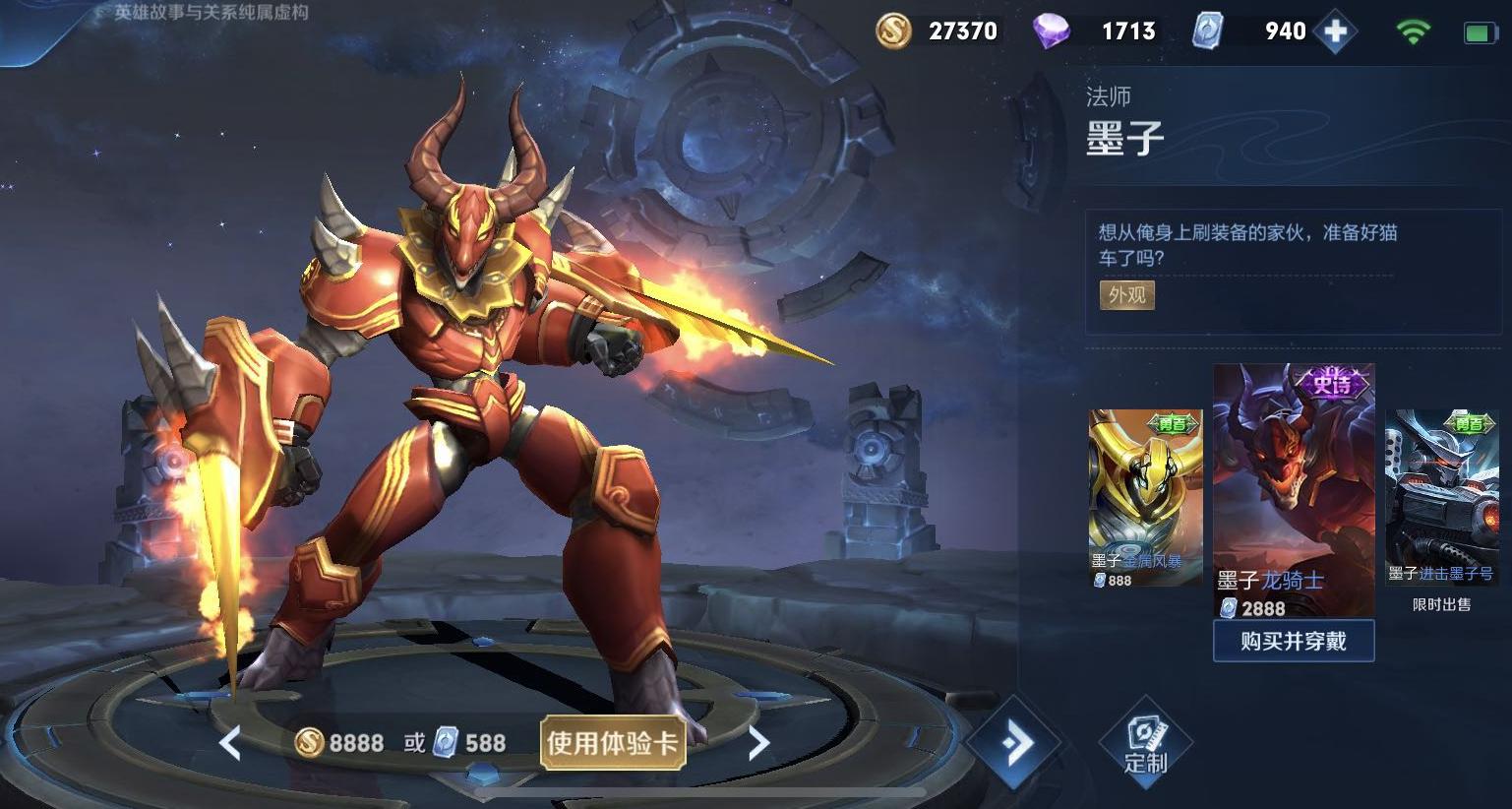1512x809 pixels.
Task: Click the gold coin balance icon showing 27370
Action: coord(892,30)
